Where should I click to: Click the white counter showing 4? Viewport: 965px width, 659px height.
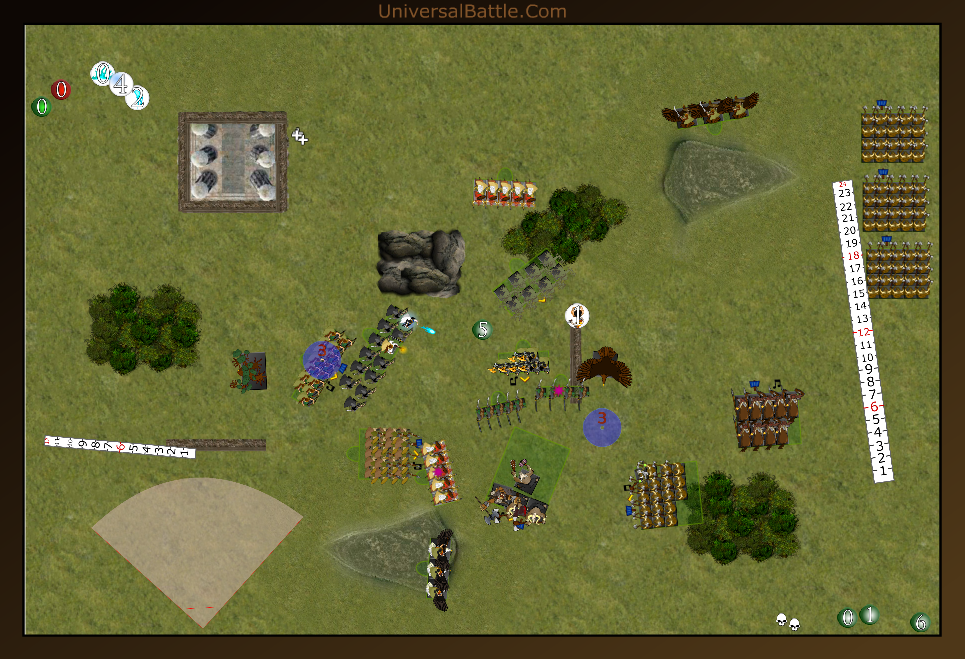pos(121,85)
